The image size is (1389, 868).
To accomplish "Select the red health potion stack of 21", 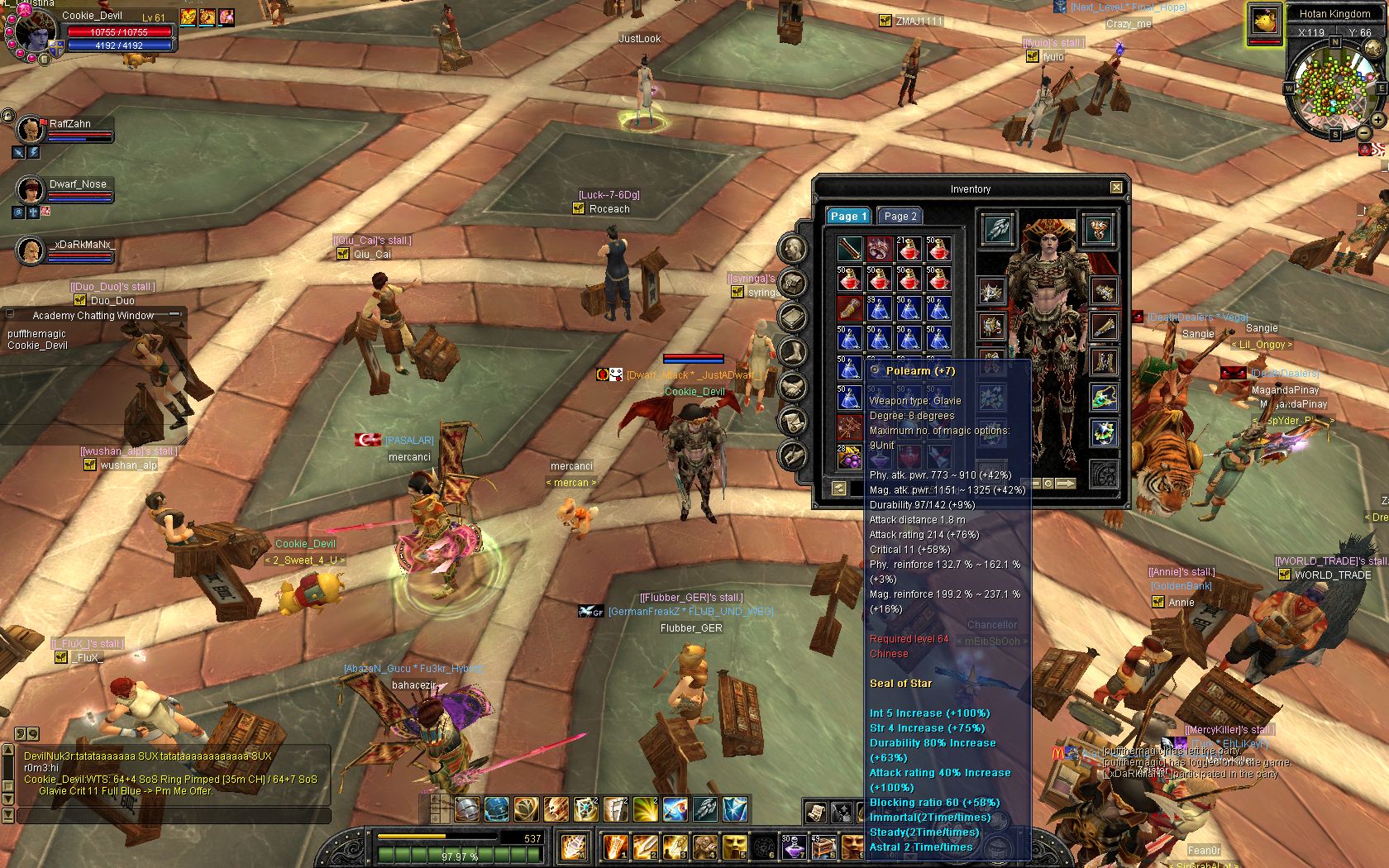I will point(909,249).
